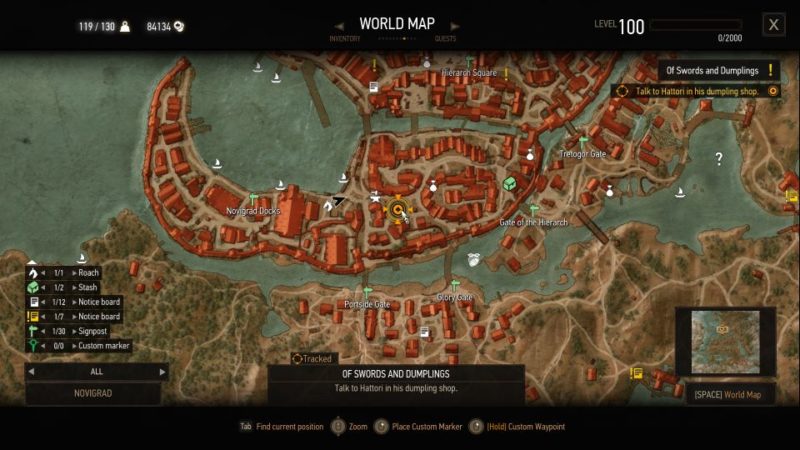
Task: Click the green stash marker on the map
Action: pyautogui.click(x=510, y=184)
